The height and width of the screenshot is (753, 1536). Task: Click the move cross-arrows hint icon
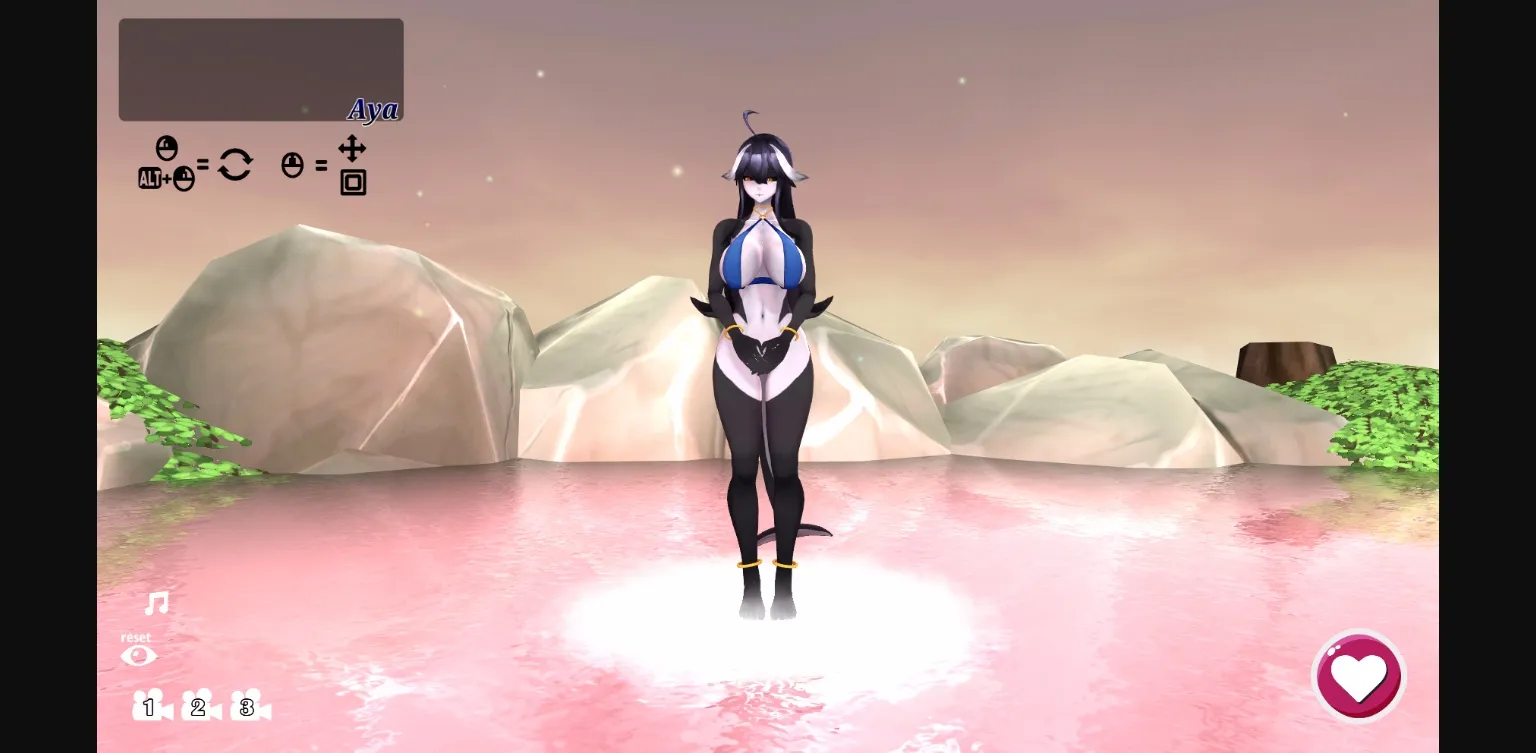(x=352, y=149)
